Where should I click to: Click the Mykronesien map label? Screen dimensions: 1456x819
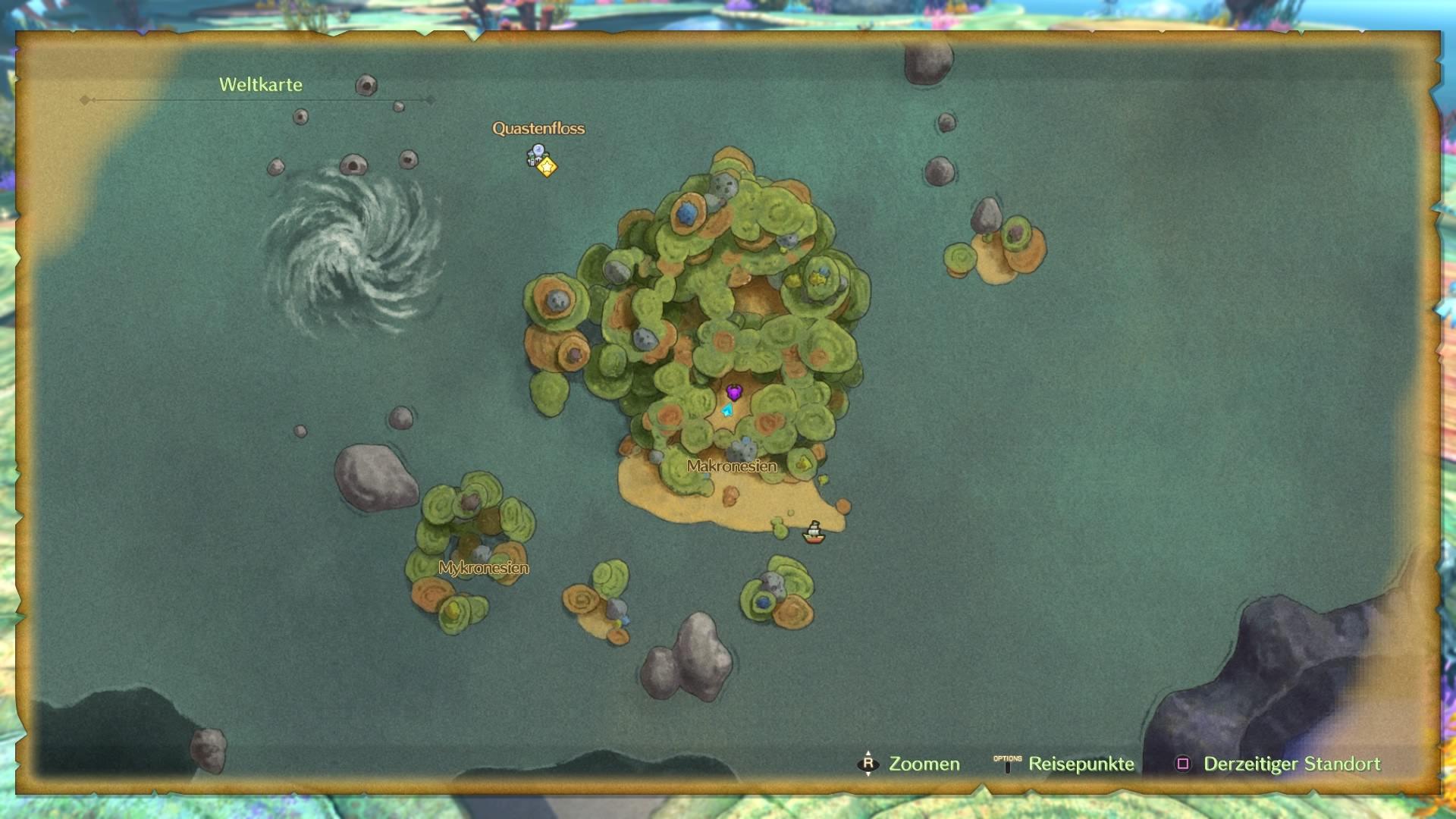point(483,568)
